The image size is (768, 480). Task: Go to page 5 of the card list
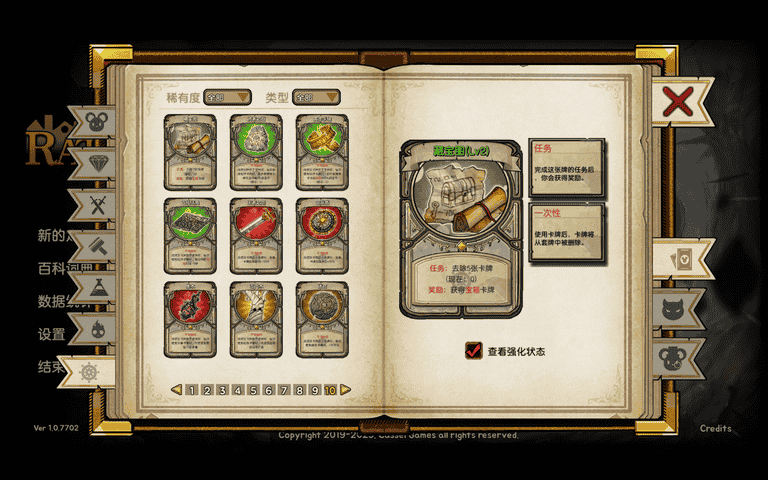tap(253, 390)
